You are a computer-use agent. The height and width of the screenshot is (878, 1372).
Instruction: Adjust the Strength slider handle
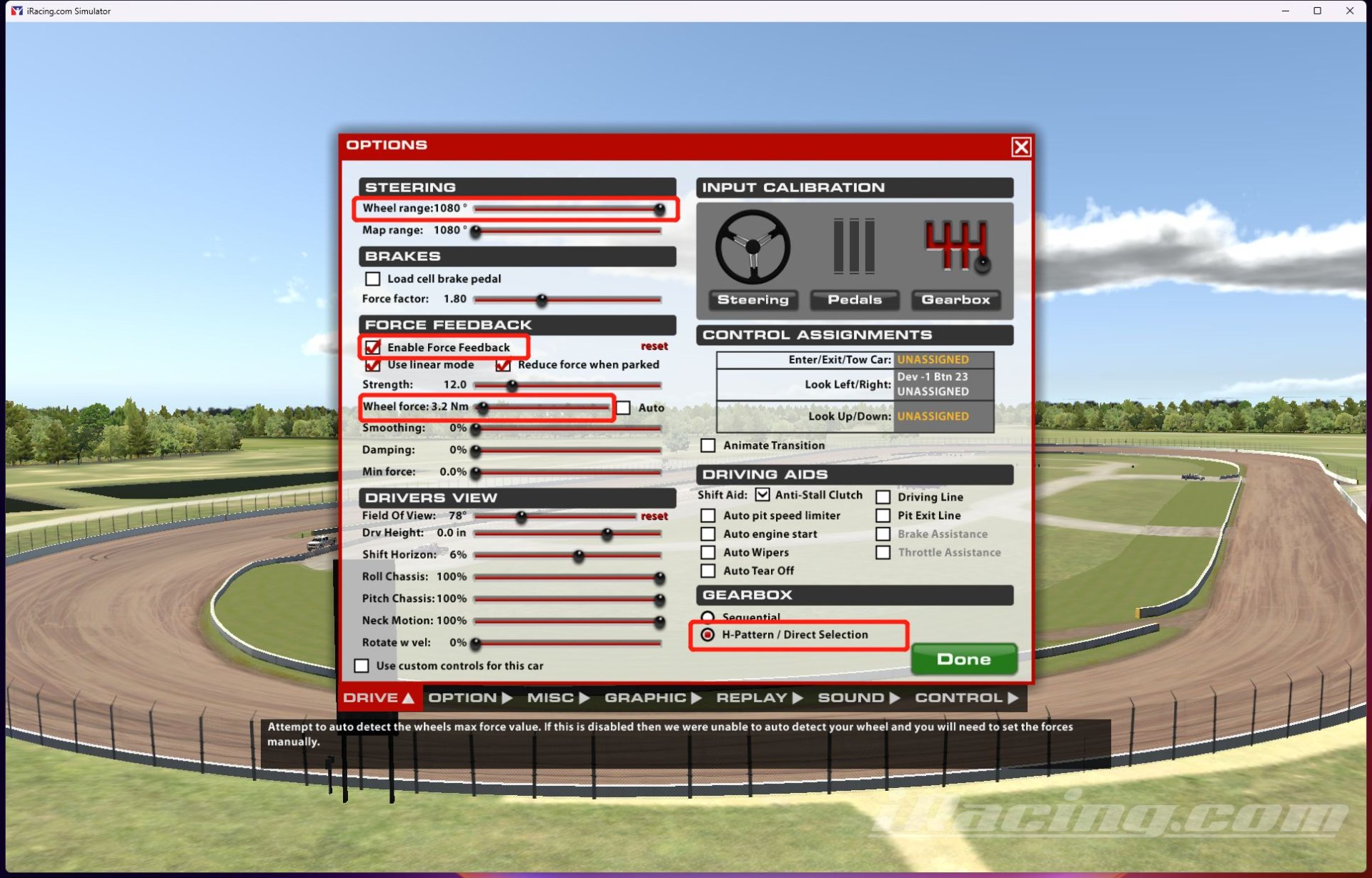point(511,385)
